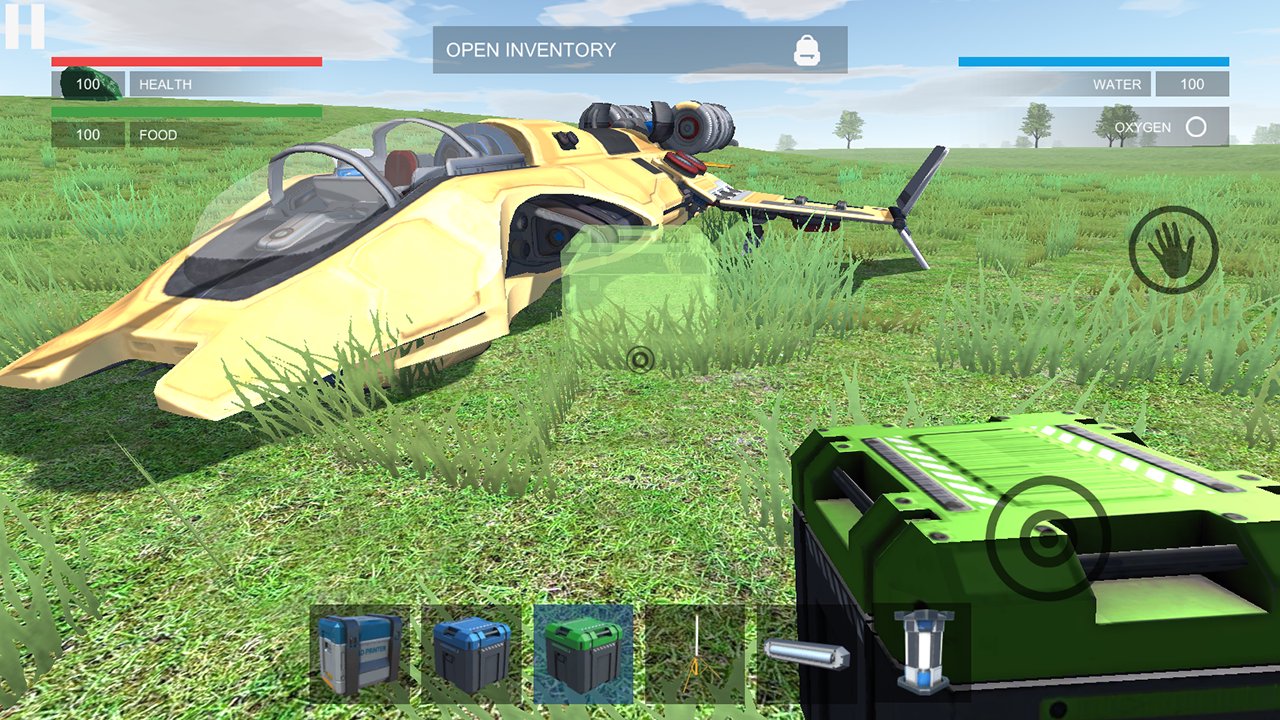The image size is (1280, 720).
Task: Select the 3D printer hotbar slot
Action: pos(360,654)
